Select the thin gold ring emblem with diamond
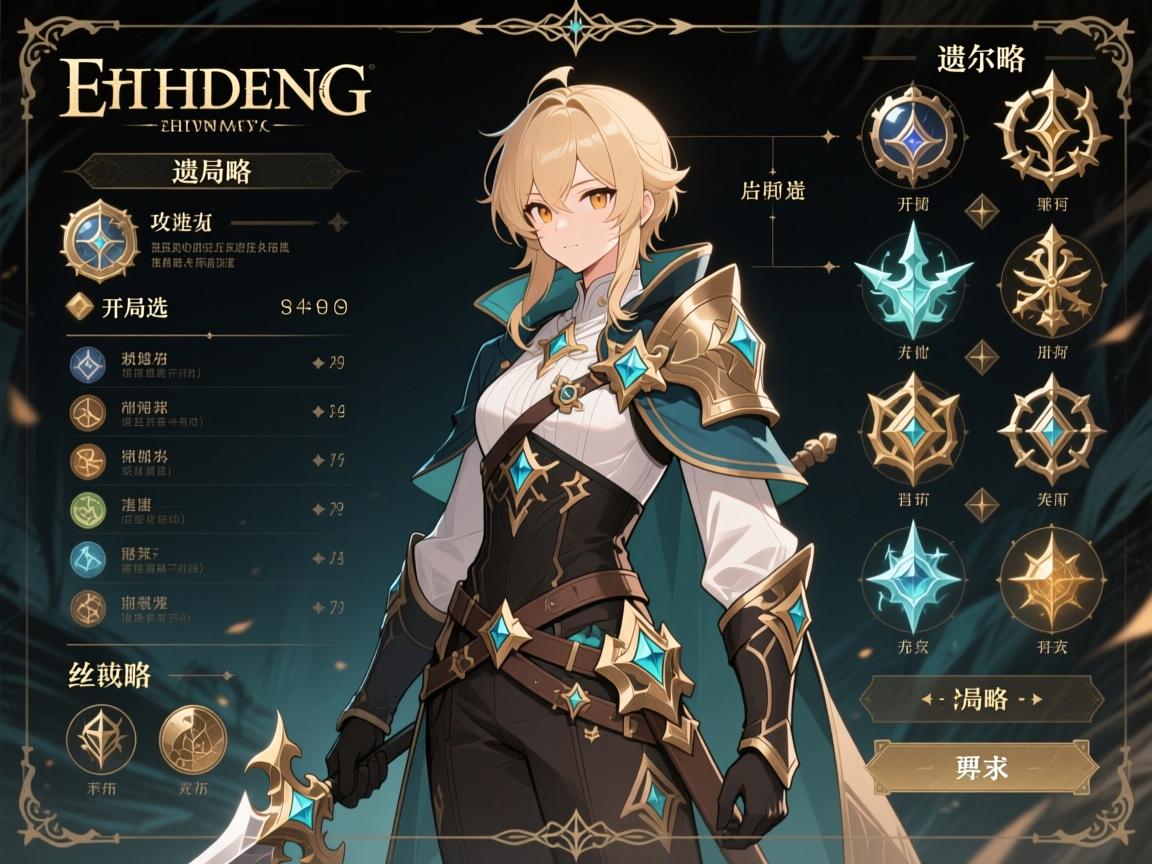Viewport: 1152px width, 864px height. (1051, 424)
